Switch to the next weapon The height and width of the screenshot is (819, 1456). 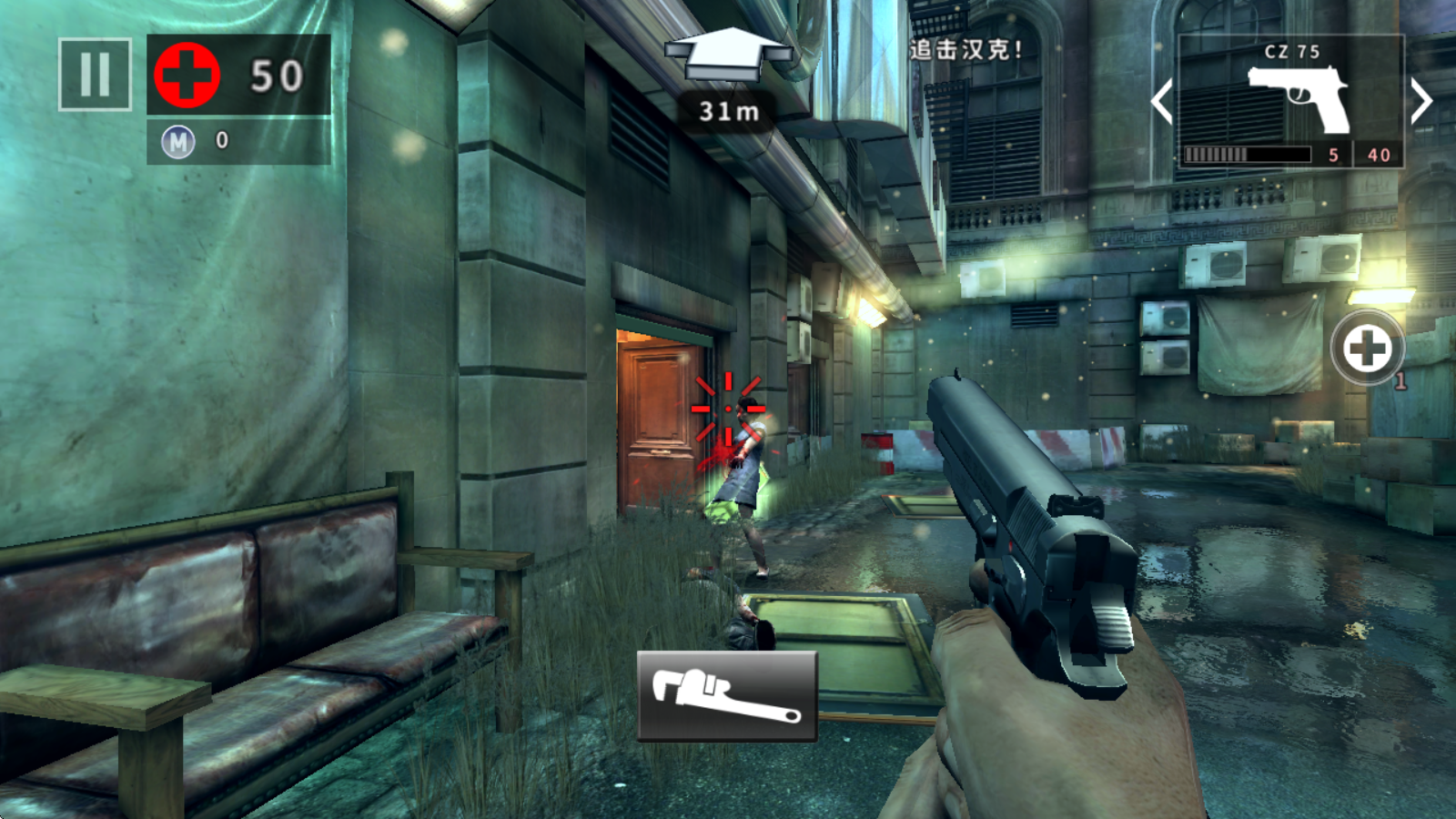(1420, 101)
